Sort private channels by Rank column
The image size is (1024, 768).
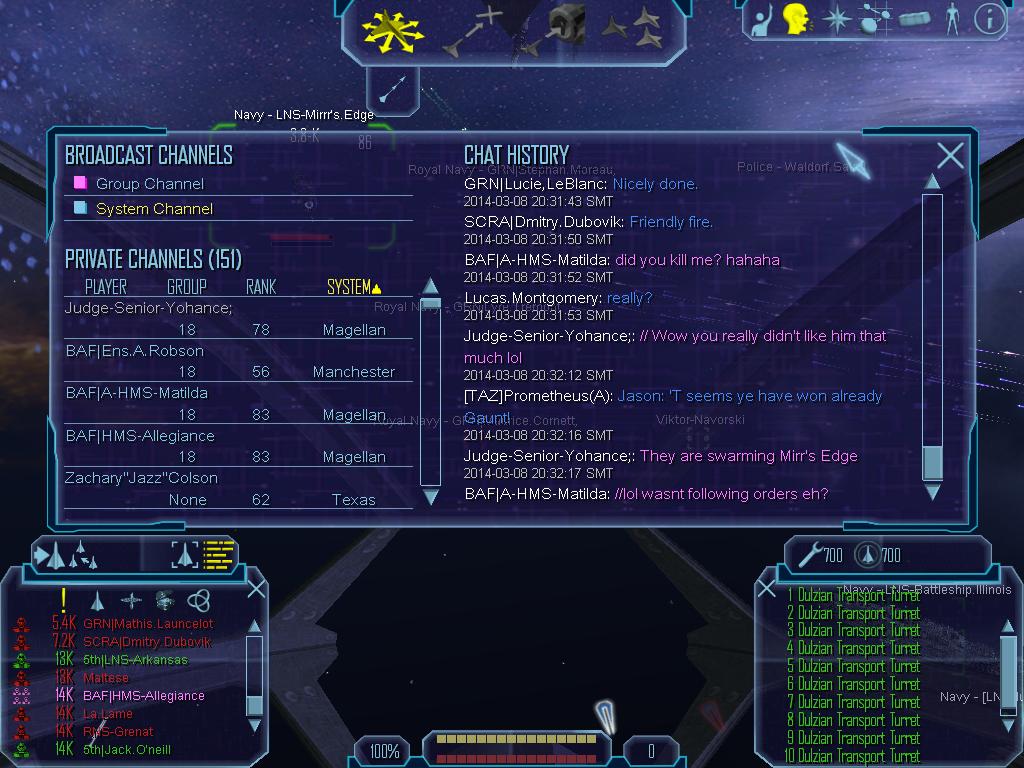(261, 287)
